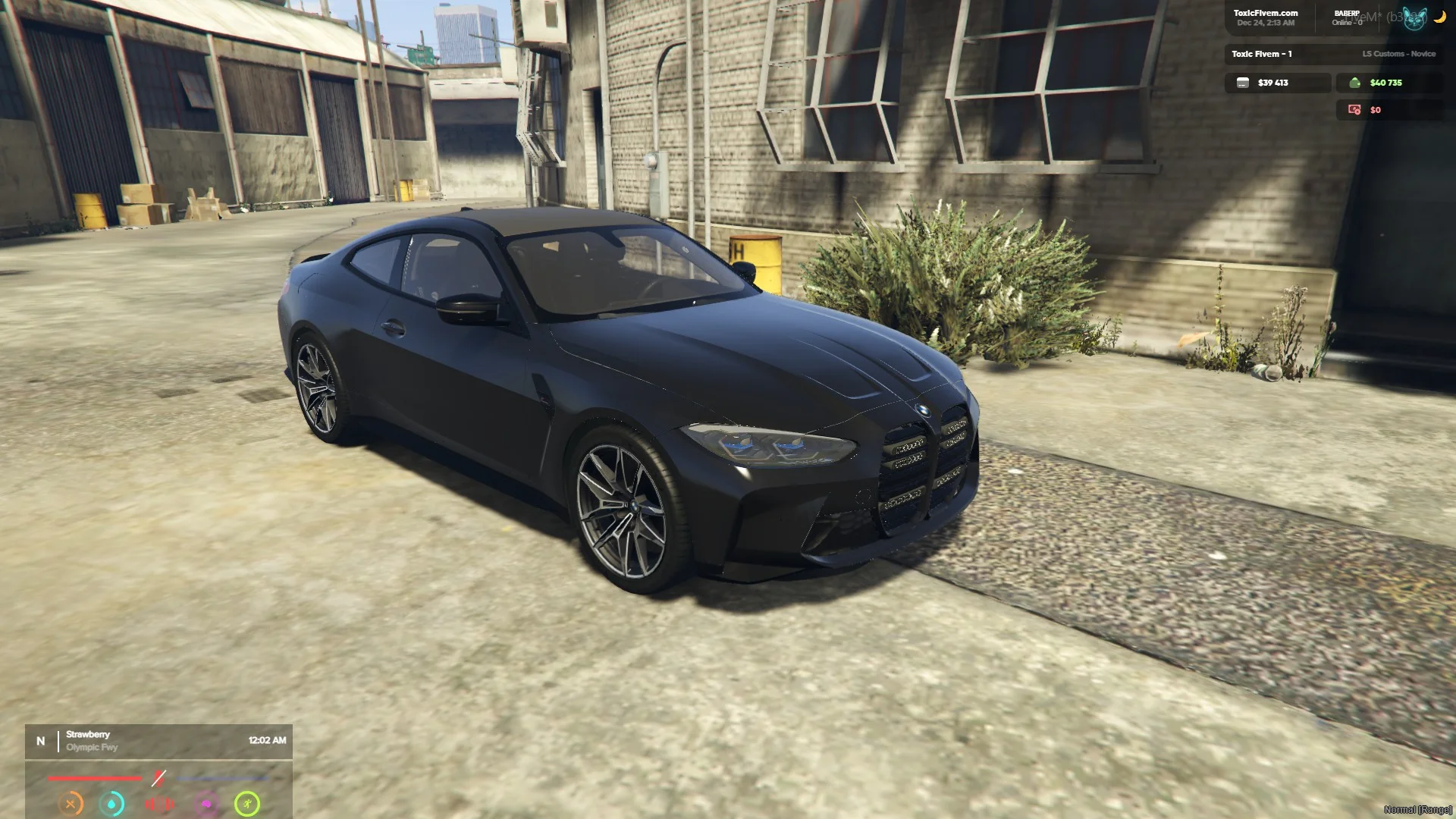Click the orange hunger status icon
The image size is (1456, 819).
point(71,804)
